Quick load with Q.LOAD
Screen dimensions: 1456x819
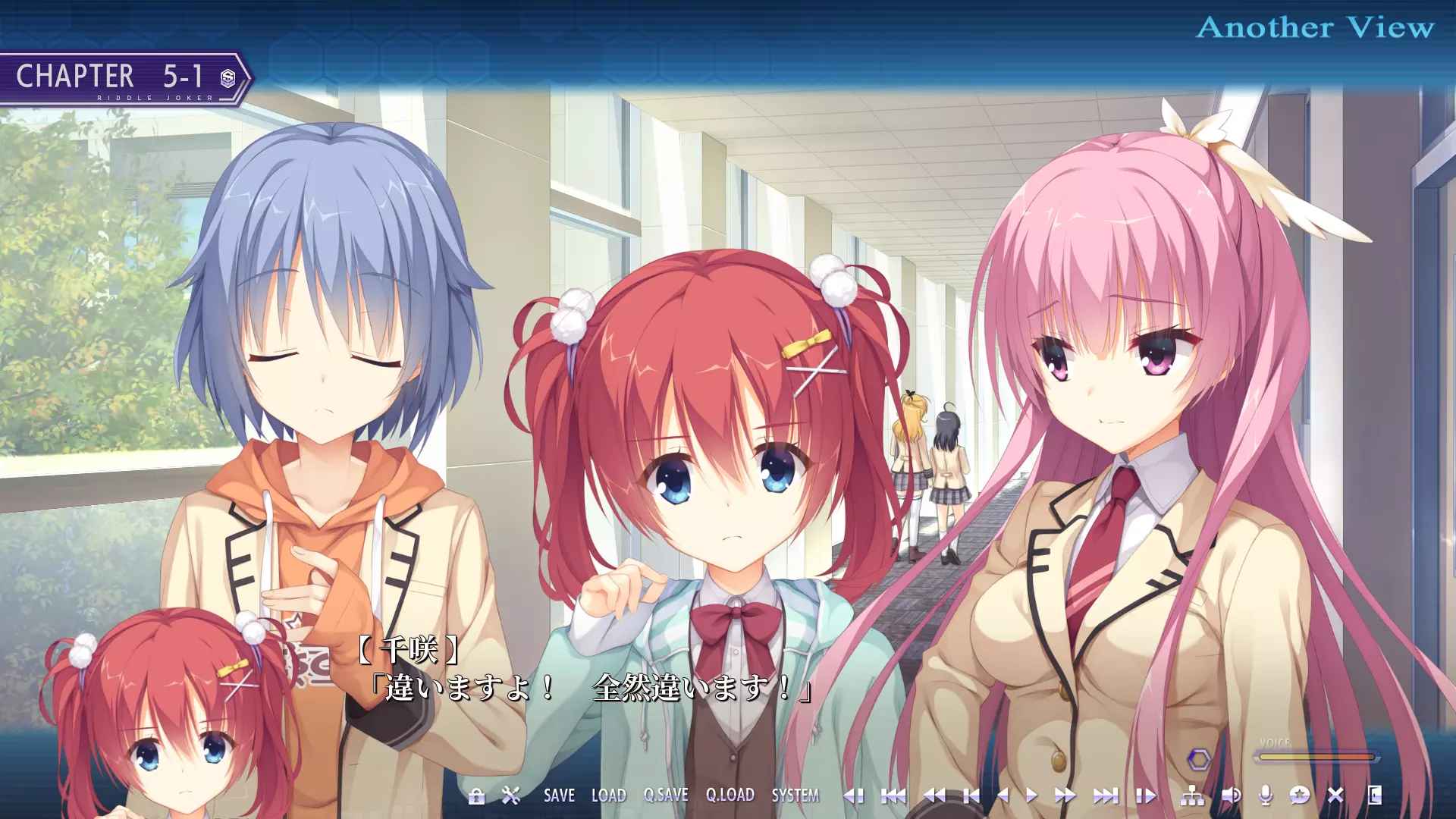click(x=730, y=795)
